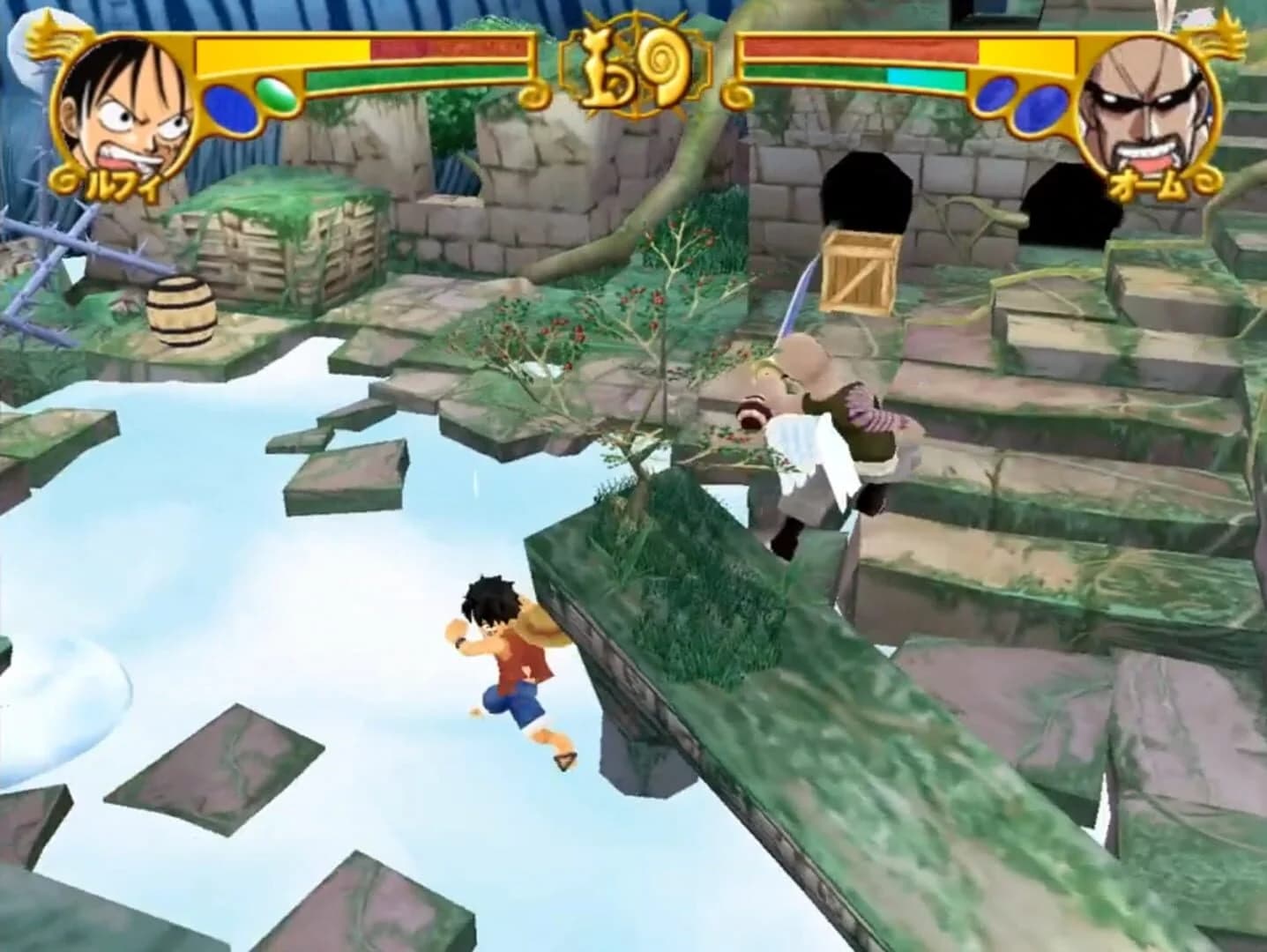Screen dimensions: 1267x952
Task: Select the オーム name label
Action: [1146, 182]
